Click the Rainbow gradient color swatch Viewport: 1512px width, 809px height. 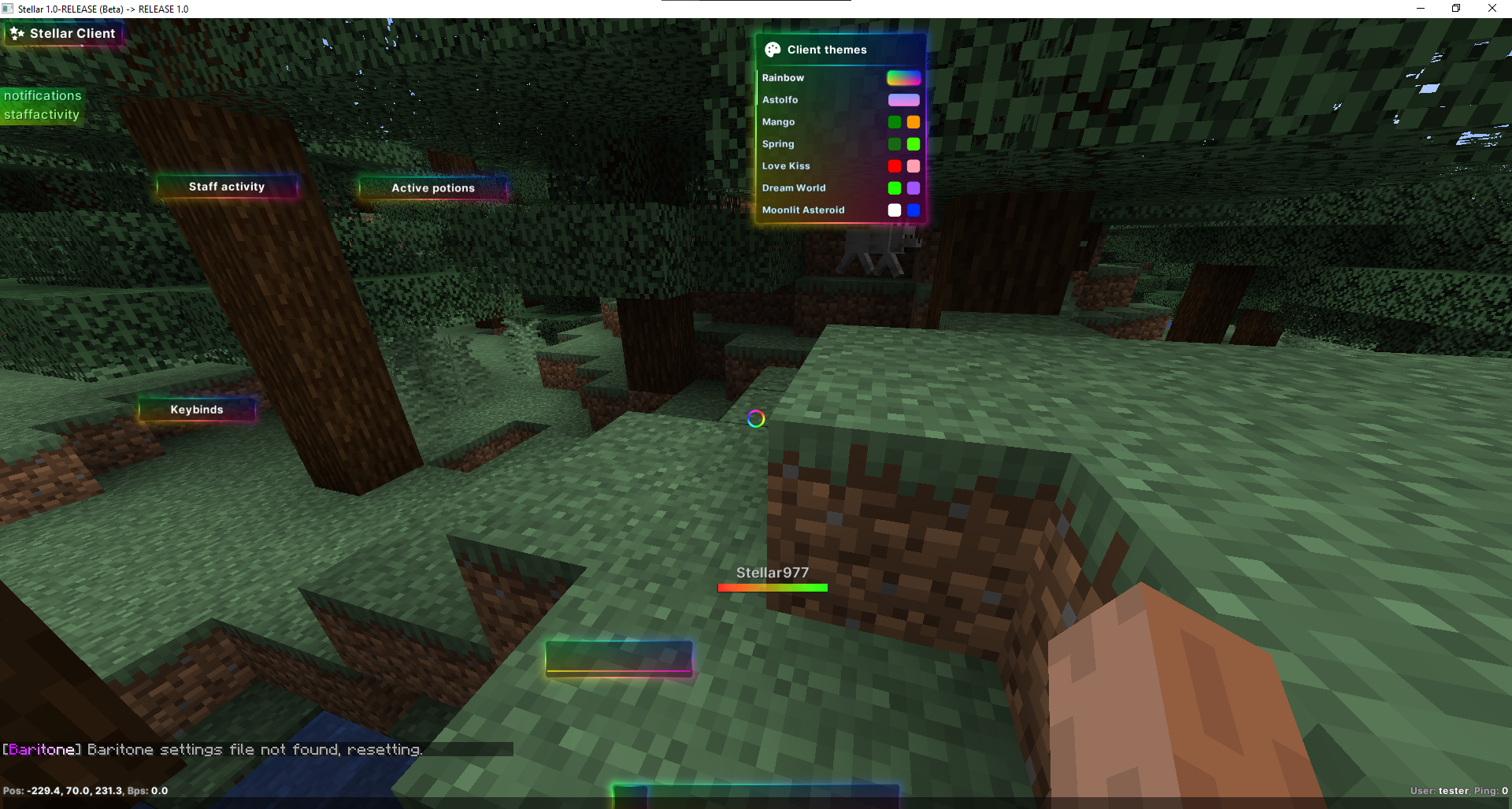click(x=903, y=77)
